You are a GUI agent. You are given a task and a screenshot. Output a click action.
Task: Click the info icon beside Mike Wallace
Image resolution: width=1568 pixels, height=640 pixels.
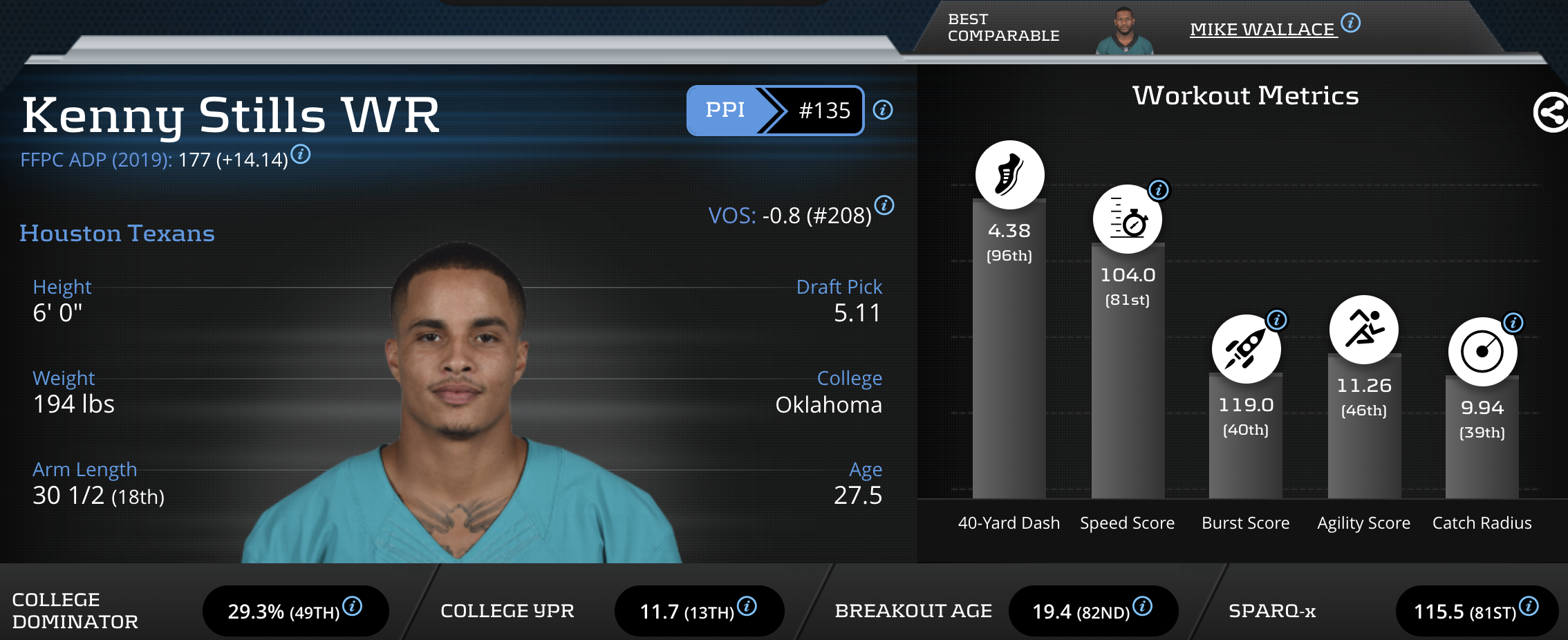[1351, 23]
